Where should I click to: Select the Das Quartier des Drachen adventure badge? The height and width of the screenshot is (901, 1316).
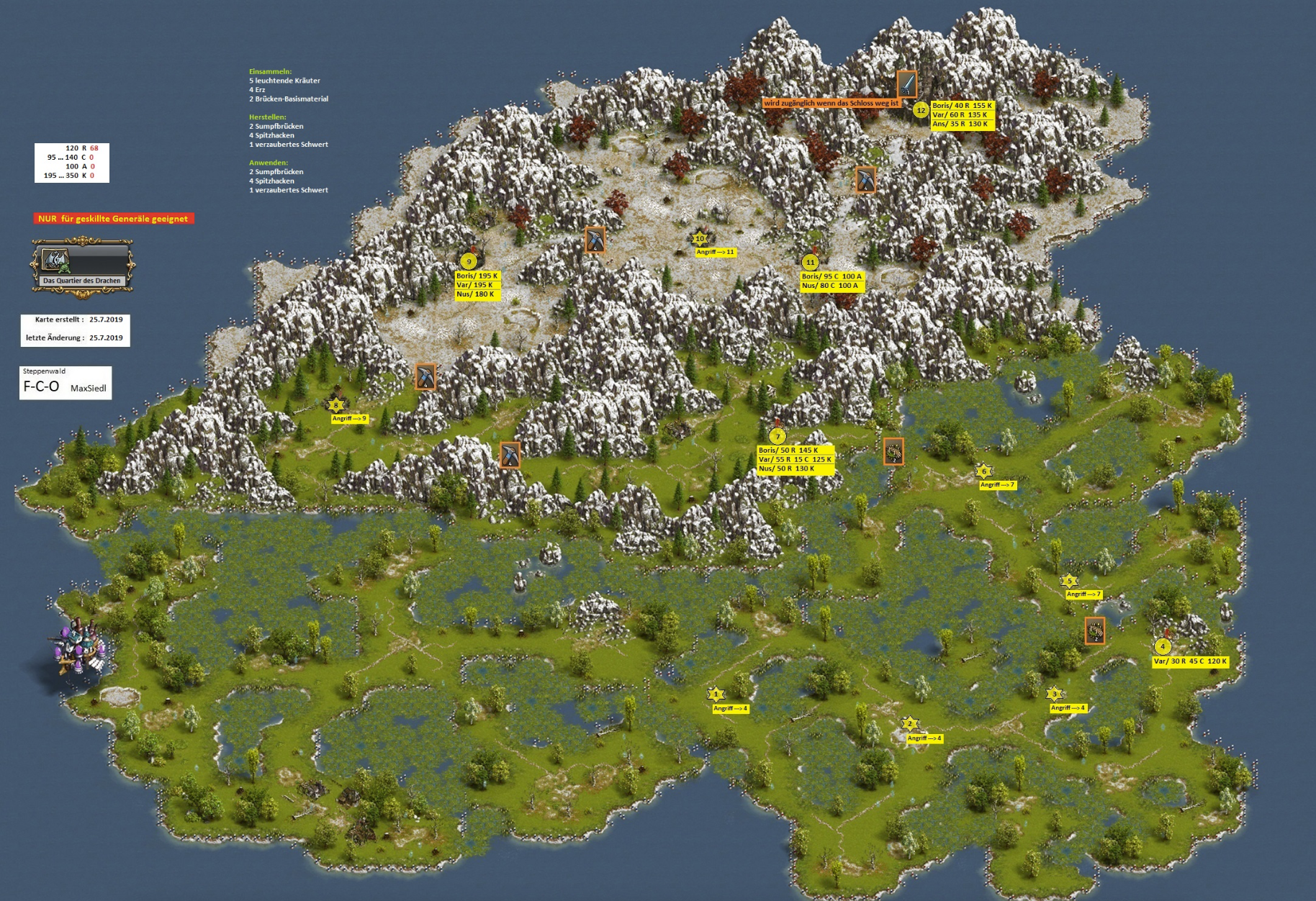point(81,266)
